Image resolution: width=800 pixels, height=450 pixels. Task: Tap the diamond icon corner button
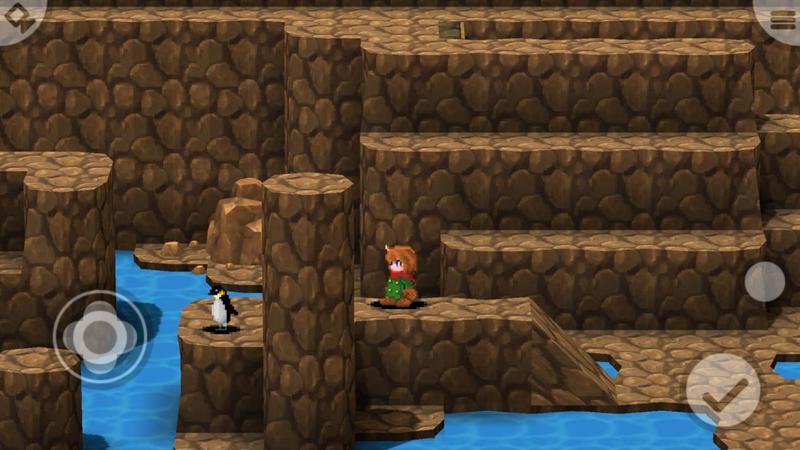[x=17, y=17]
